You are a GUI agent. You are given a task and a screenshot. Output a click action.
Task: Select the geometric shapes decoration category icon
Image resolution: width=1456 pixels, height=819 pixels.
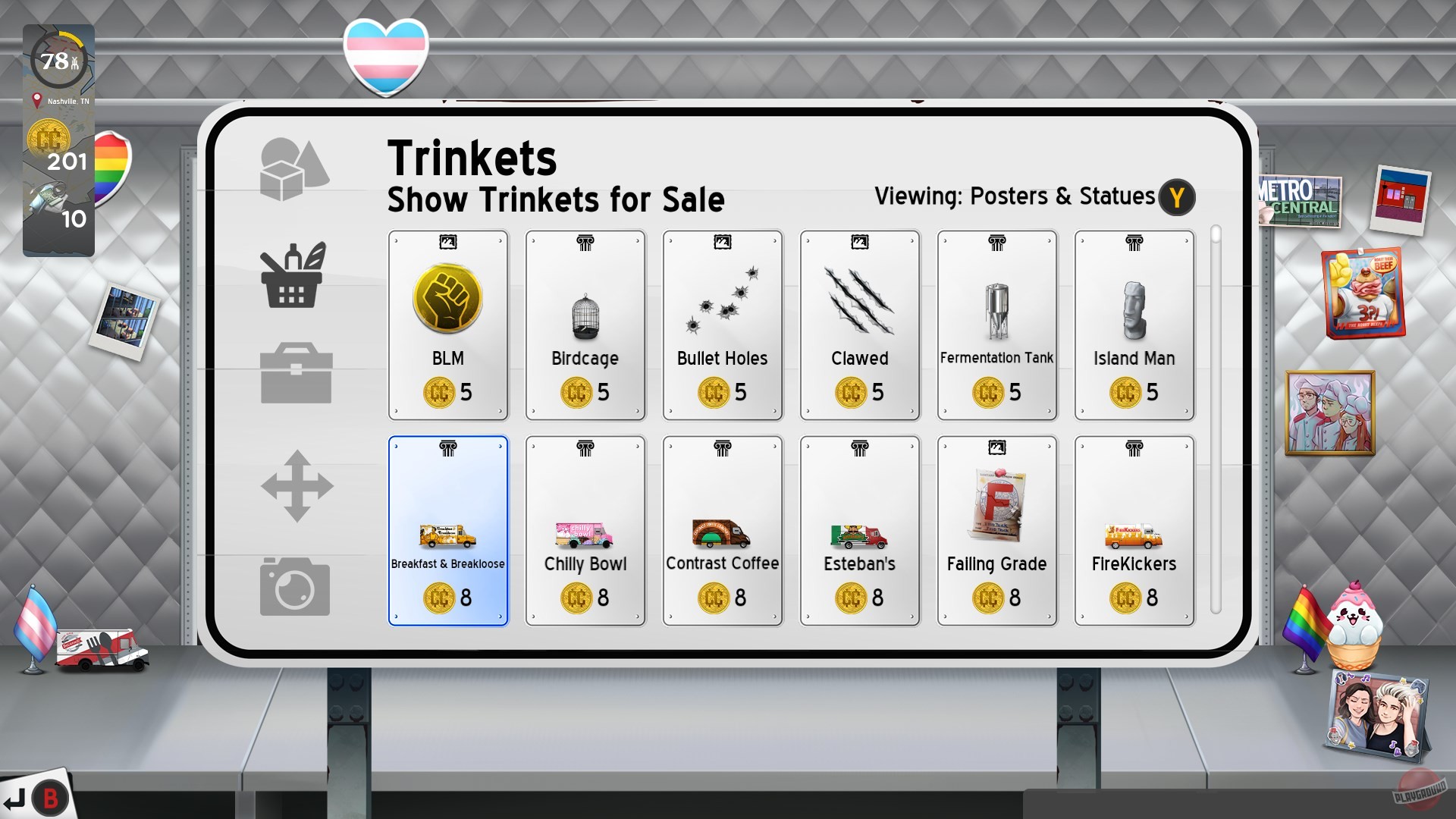(x=295, y=166)
